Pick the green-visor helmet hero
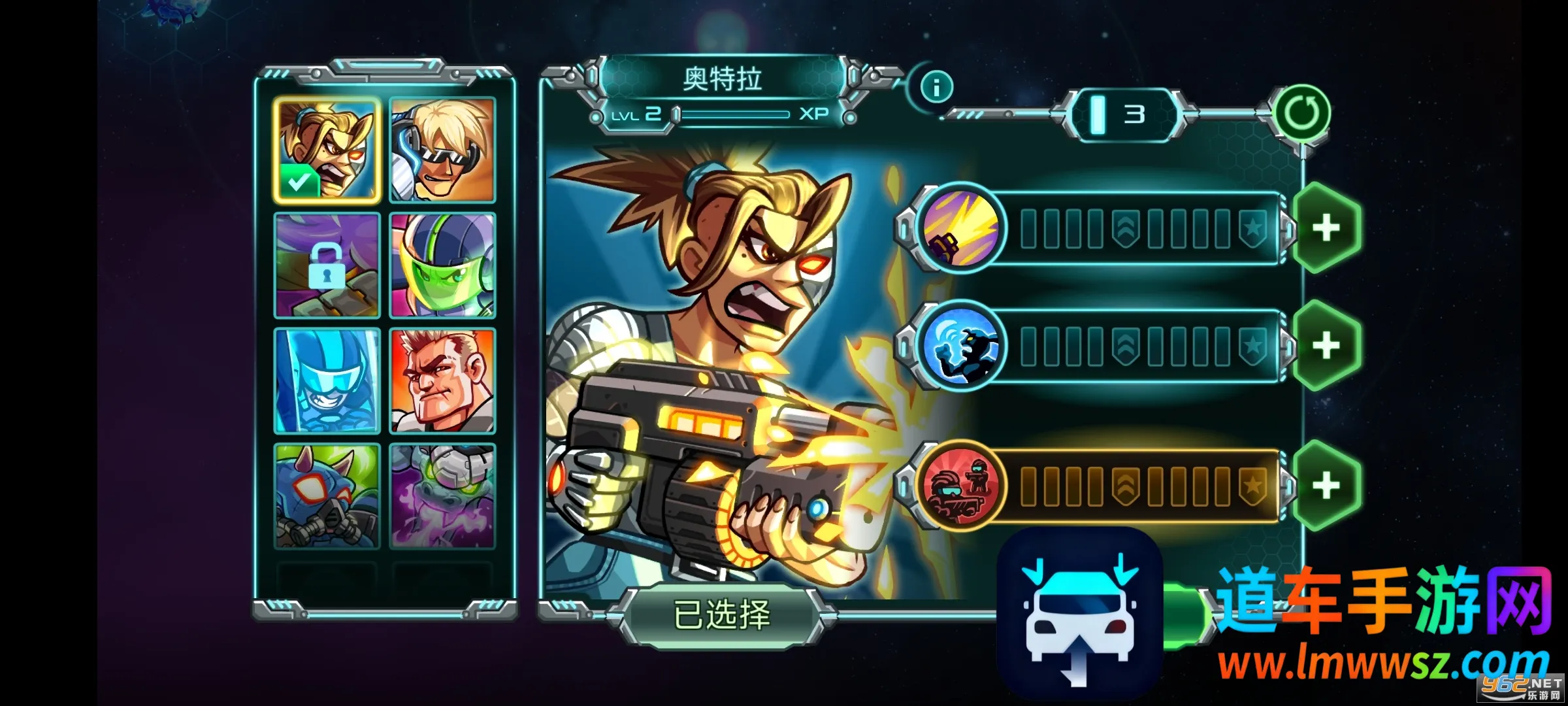 442,265
